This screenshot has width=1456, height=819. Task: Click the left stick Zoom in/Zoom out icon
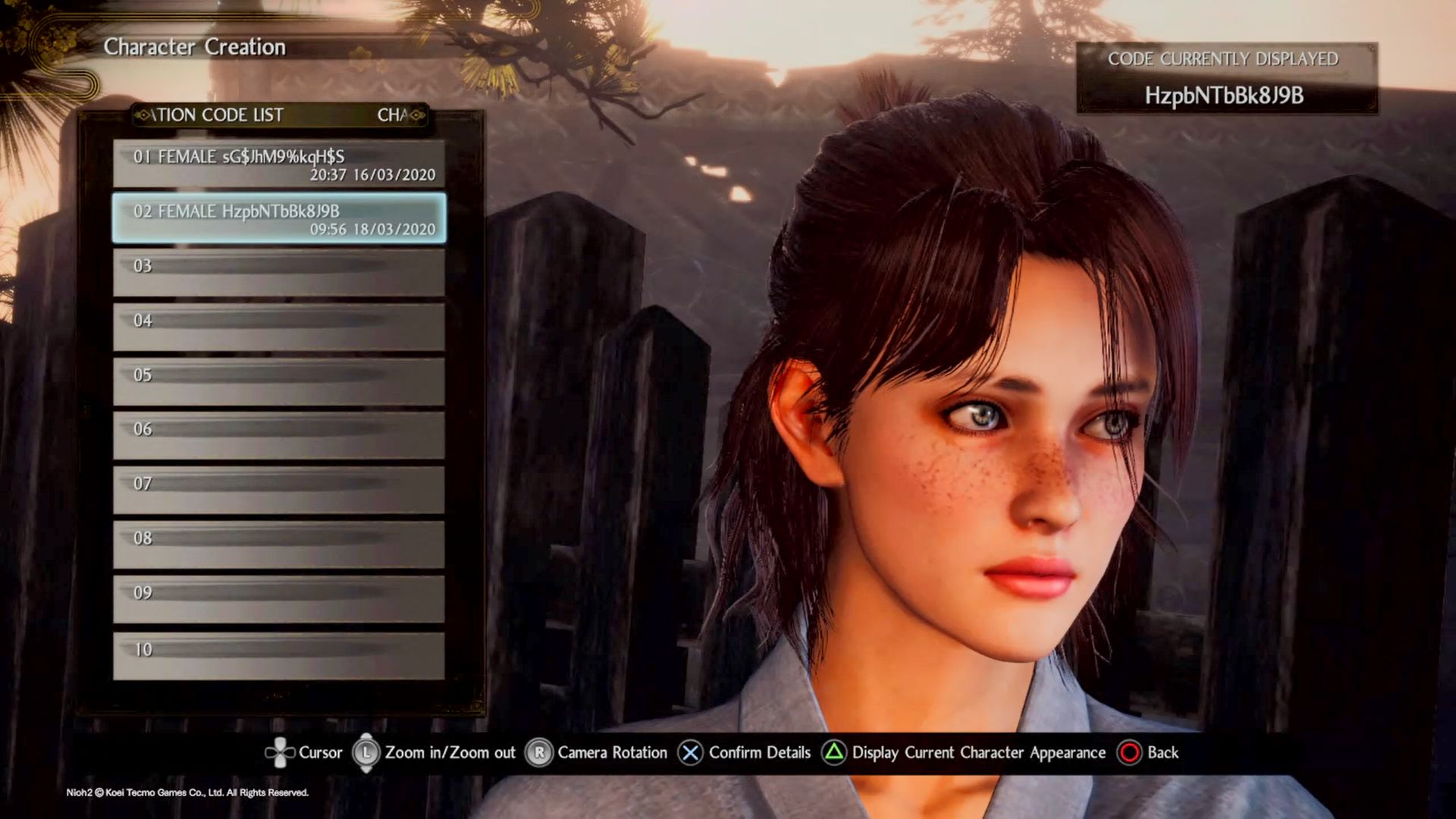coord(367,752)
